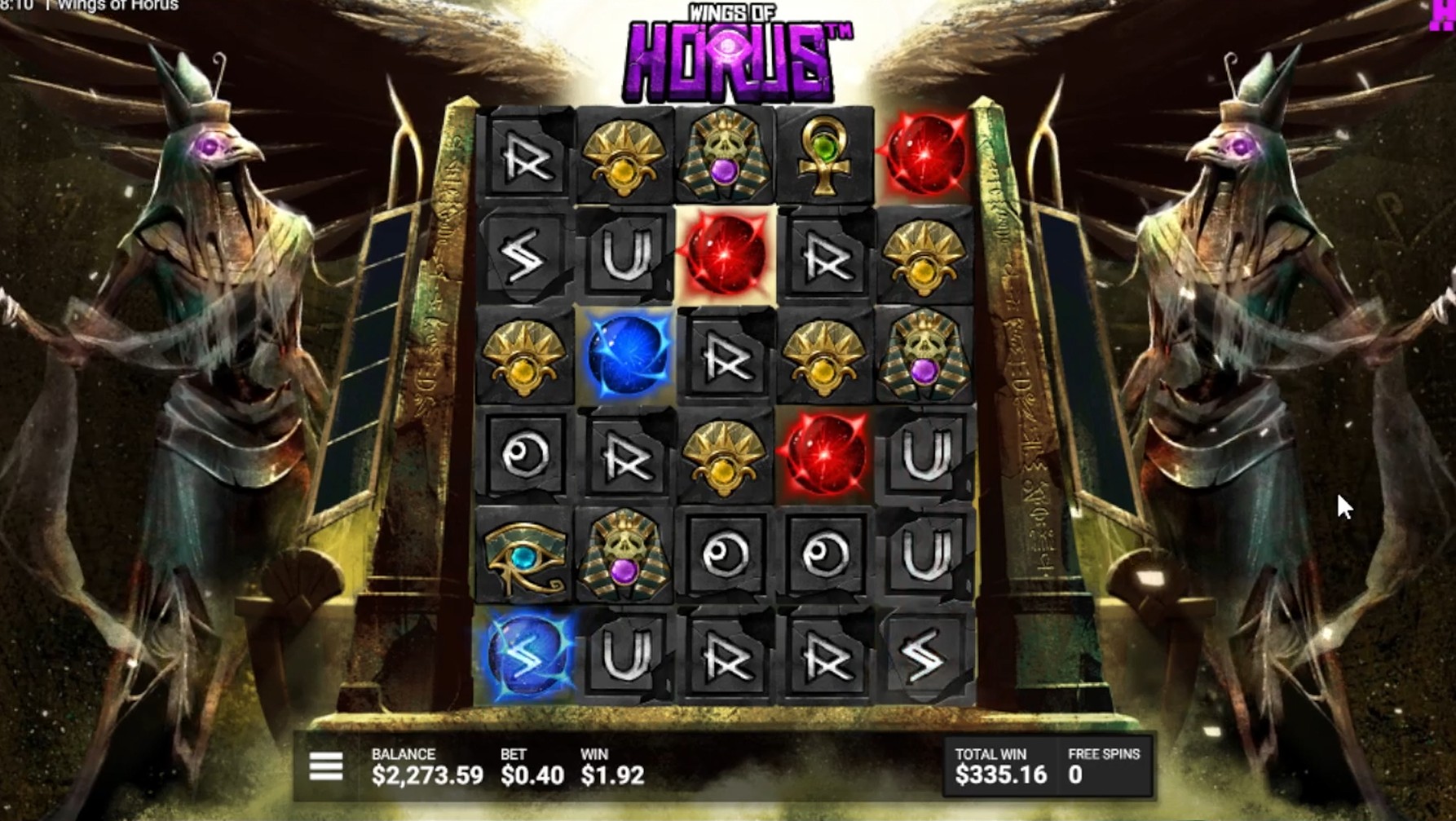Select the O rune tile in fourth row

(526, 454)
